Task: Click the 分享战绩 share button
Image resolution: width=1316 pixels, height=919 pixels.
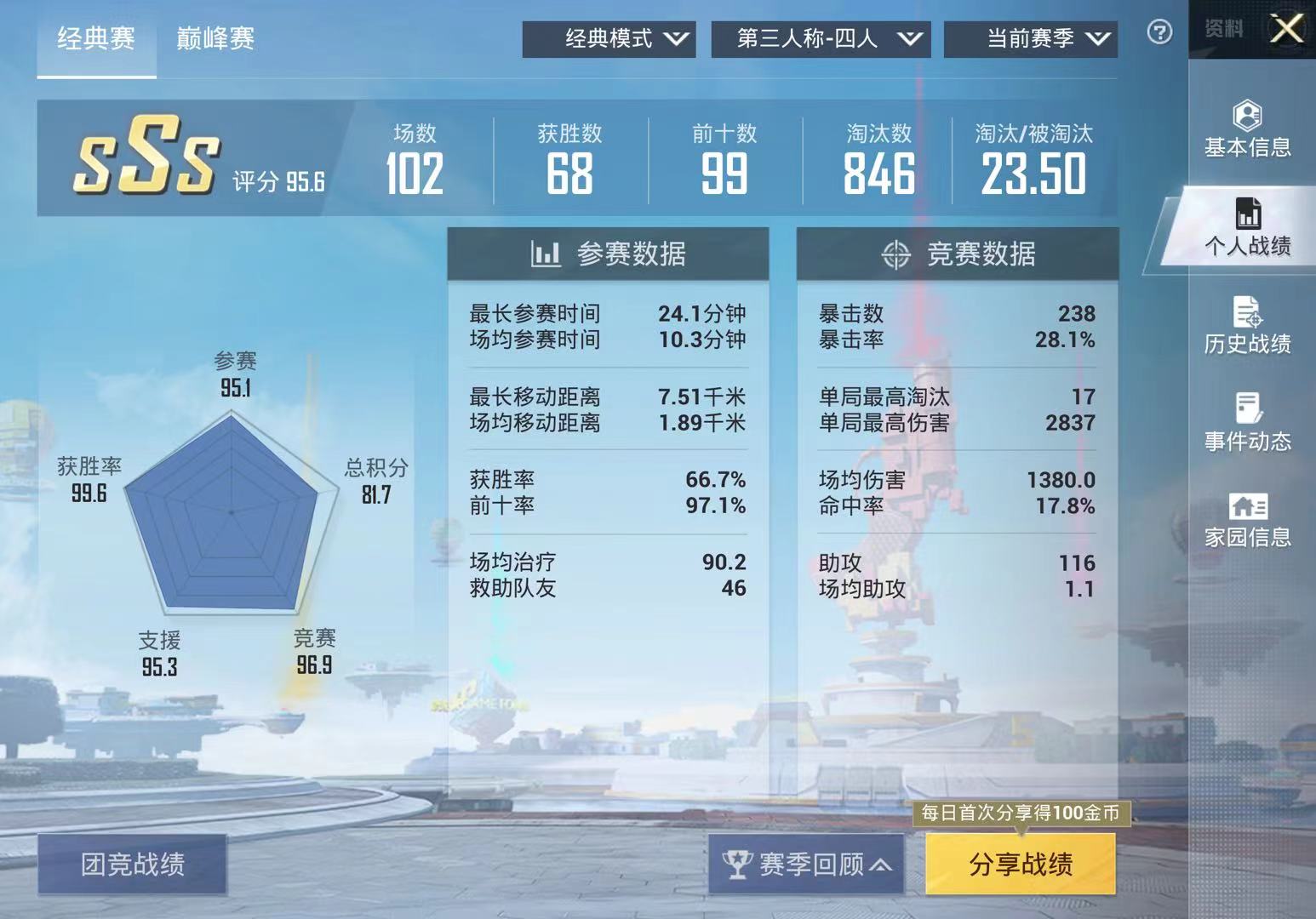Action: tap(1021, 863)
